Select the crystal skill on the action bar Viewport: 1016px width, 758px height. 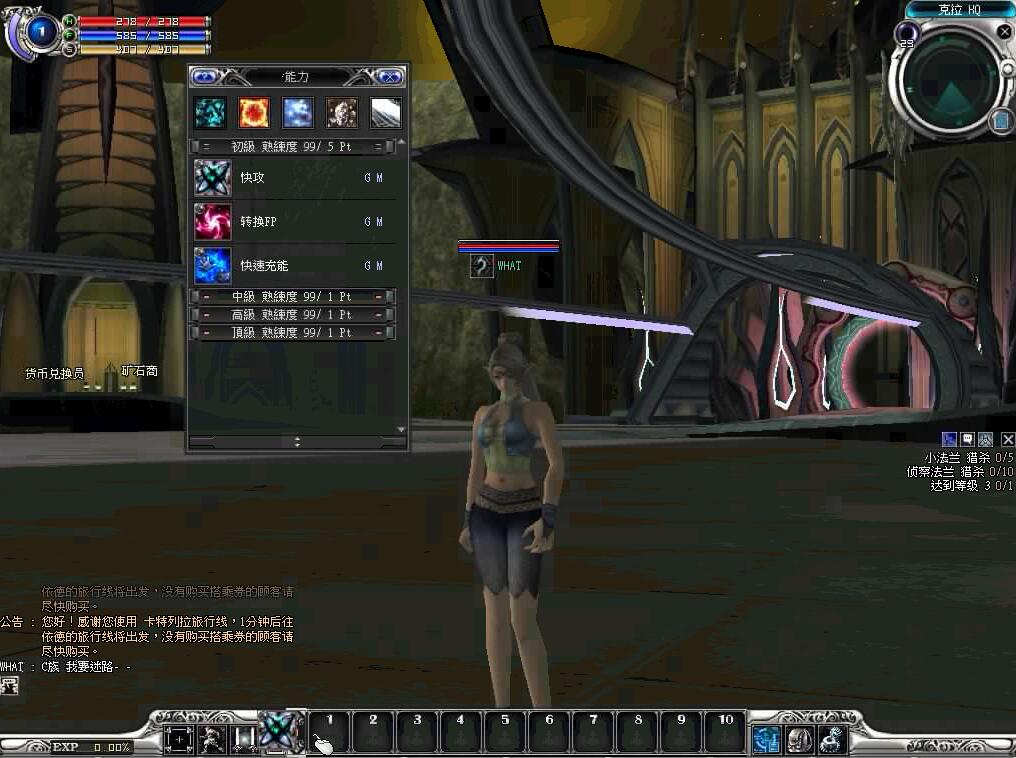(x=280, y=731)
